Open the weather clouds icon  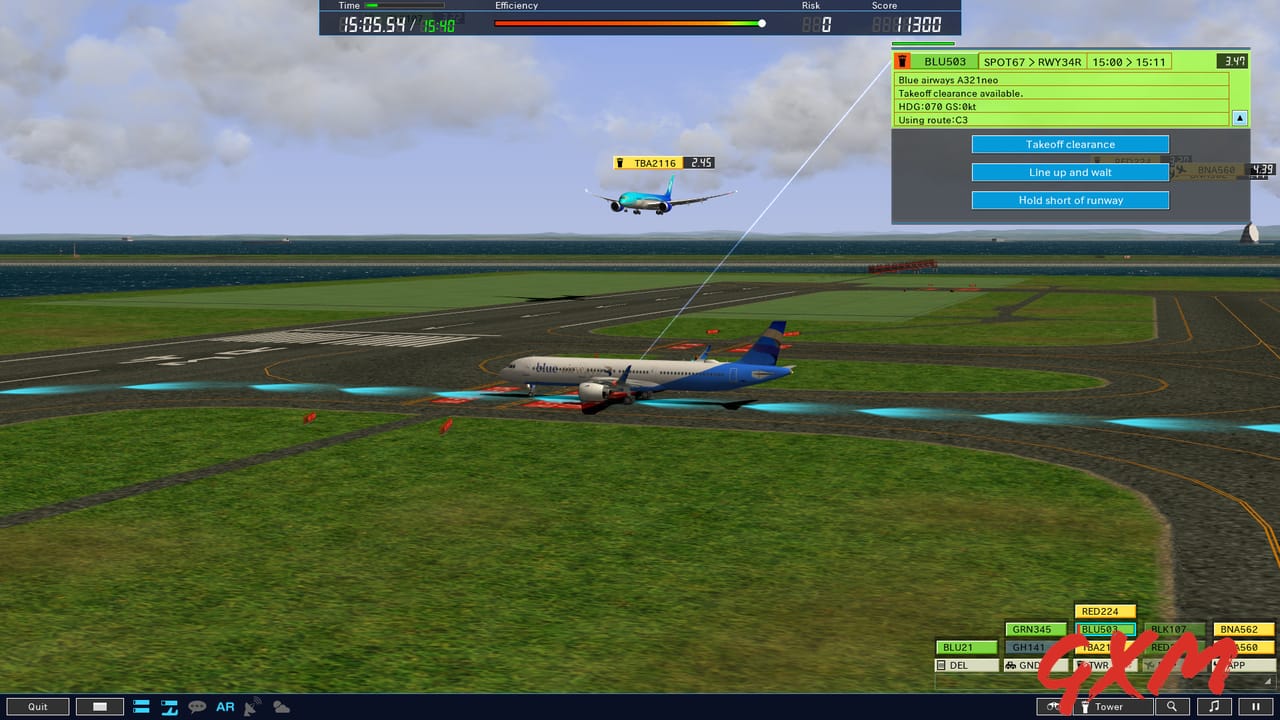(x=281, y=707)
